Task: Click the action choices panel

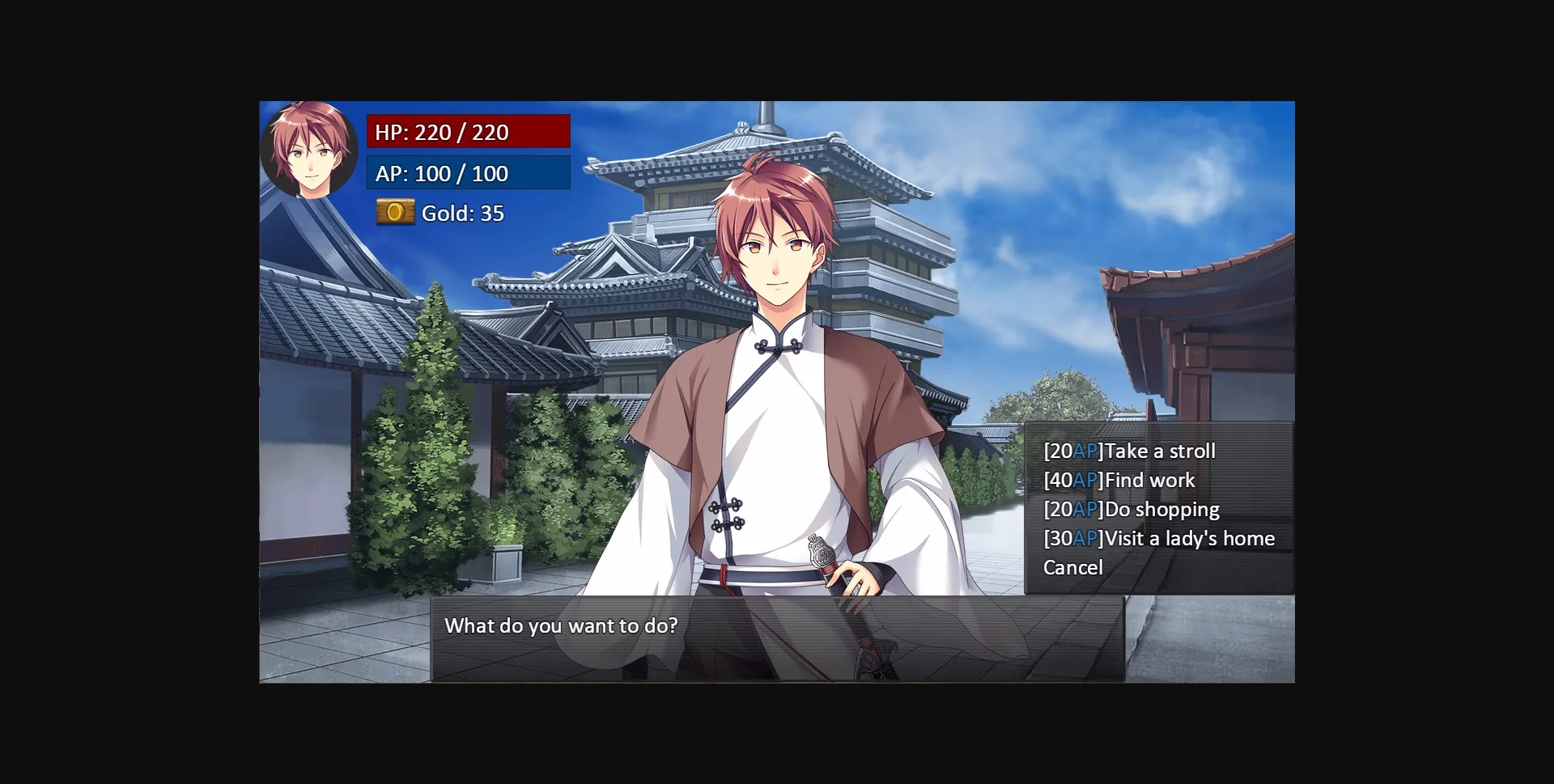Action: tap(1157, 508)
